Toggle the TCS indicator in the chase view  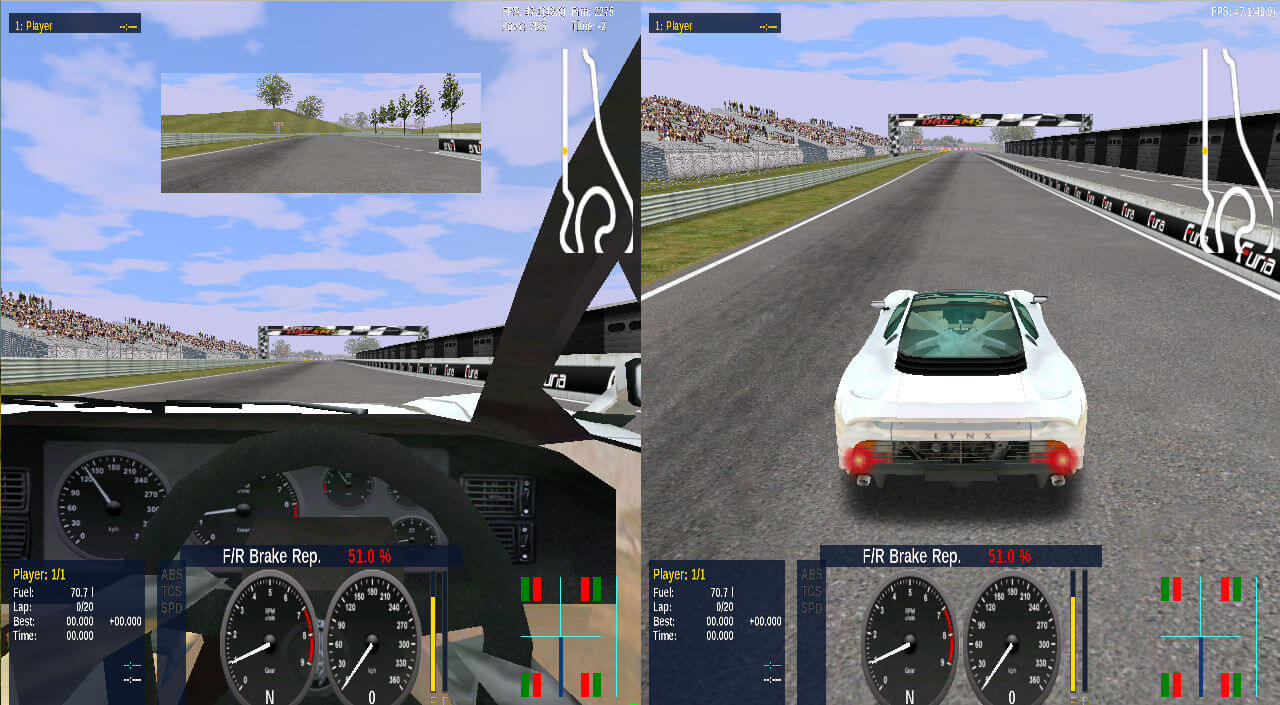pyautogui.click(x=812, y=591)
